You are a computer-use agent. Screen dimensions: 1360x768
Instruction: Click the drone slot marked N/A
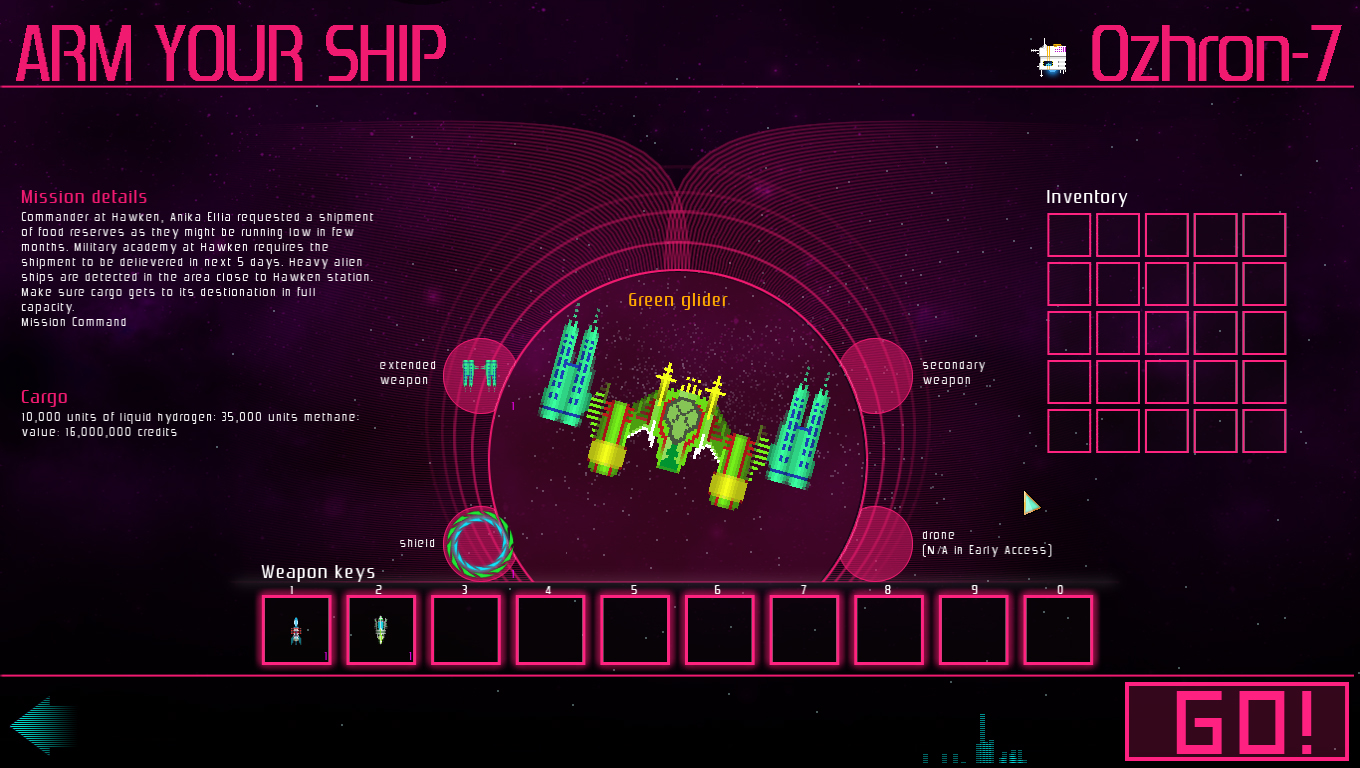877,540
